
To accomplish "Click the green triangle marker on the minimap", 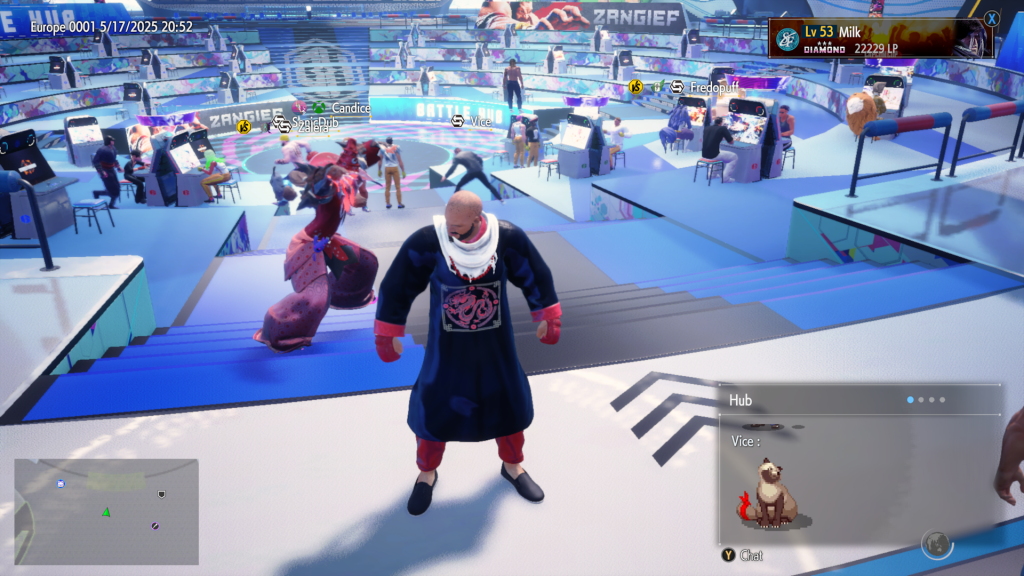I will 105,512.
